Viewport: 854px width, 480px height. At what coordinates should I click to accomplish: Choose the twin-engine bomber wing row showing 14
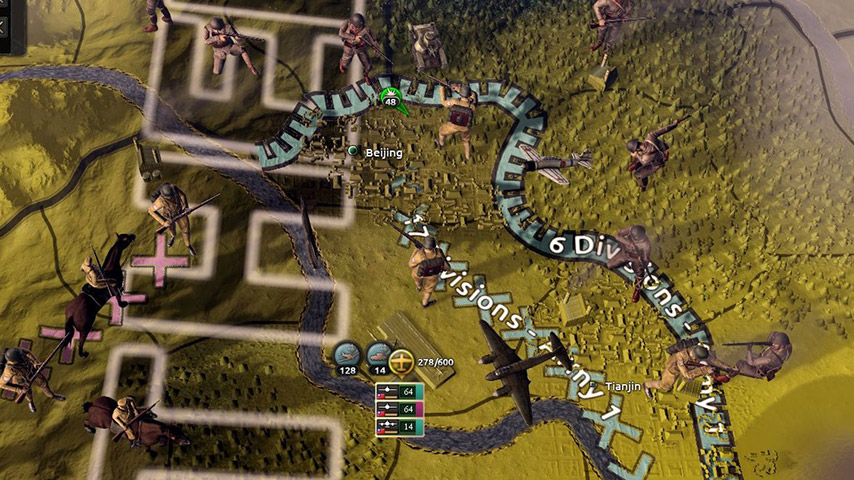pyautogui.click(x=400, y=427)
